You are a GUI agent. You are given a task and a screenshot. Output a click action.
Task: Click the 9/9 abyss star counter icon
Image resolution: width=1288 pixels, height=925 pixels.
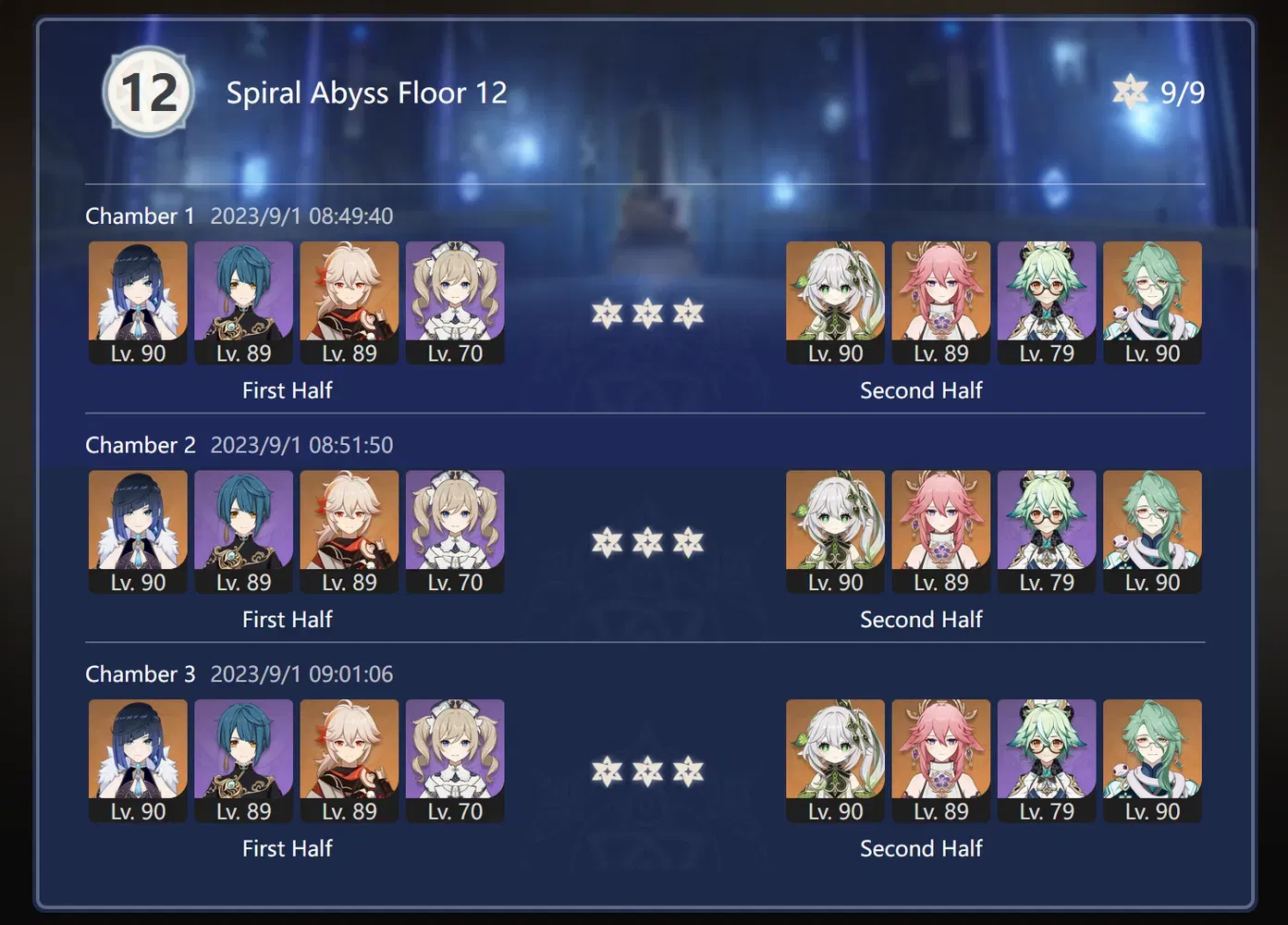1130,92
